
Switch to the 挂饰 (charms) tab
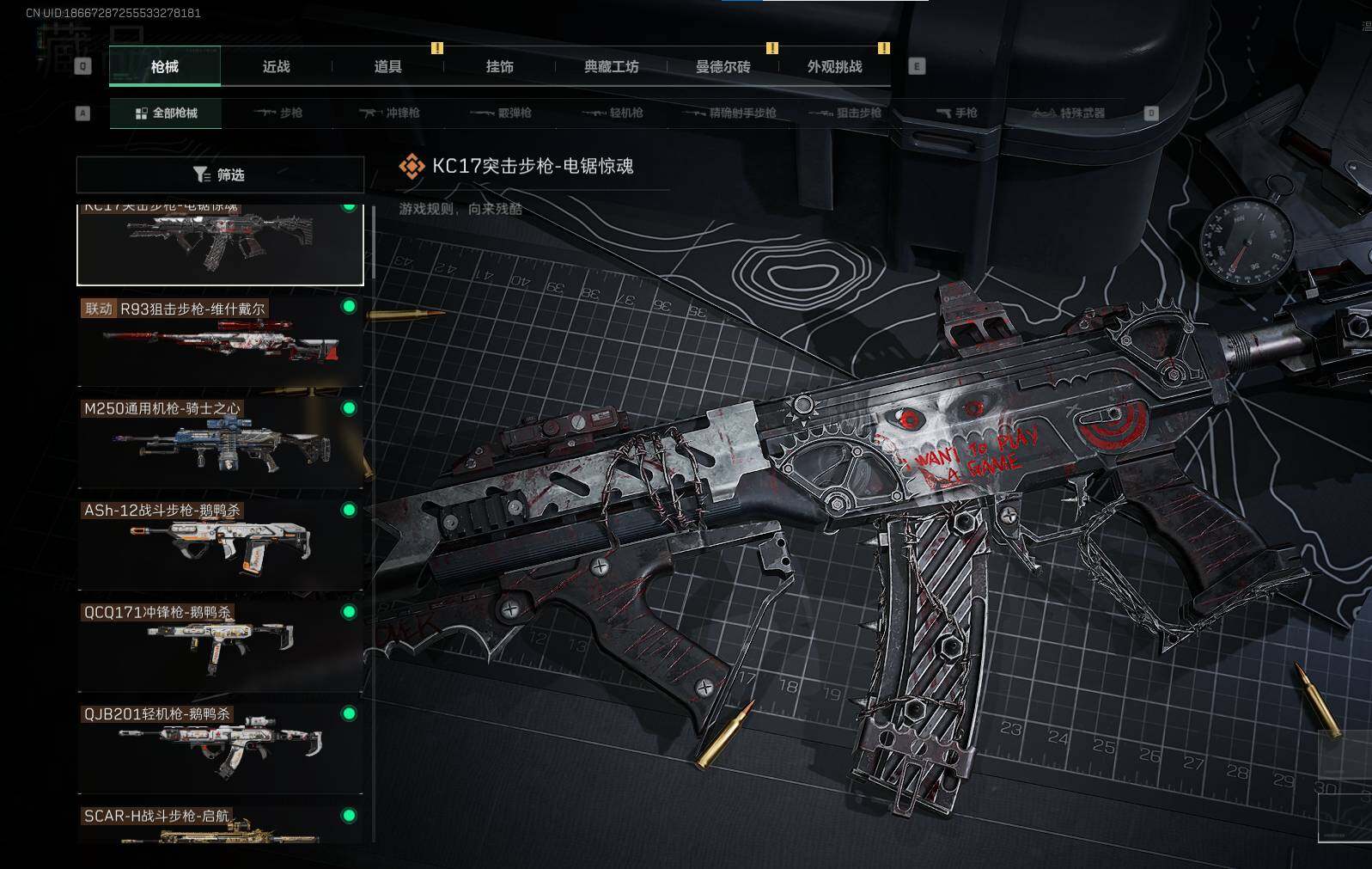coord(499,67)
